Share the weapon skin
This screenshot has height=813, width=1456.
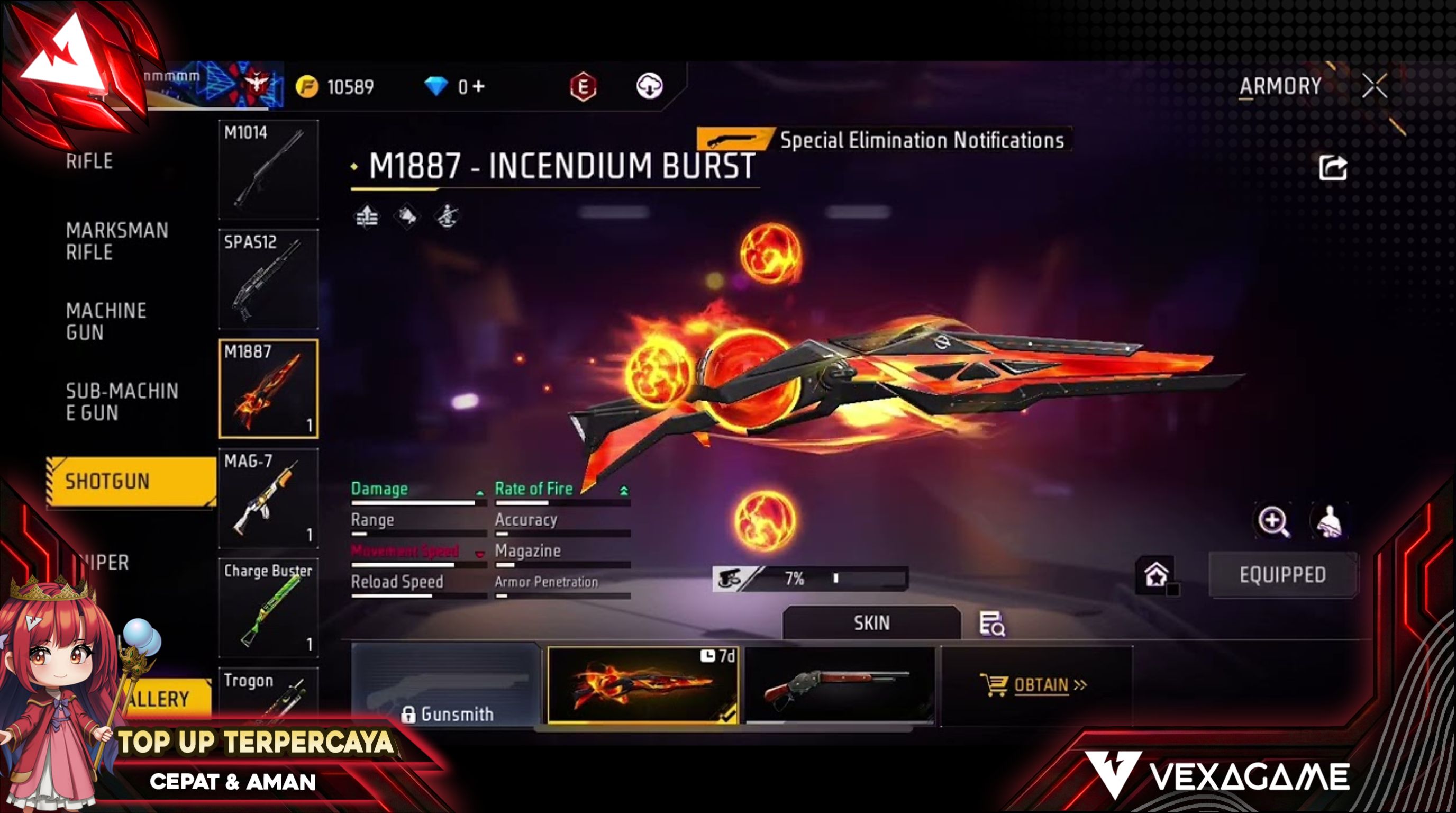[x=1333, y=168]
